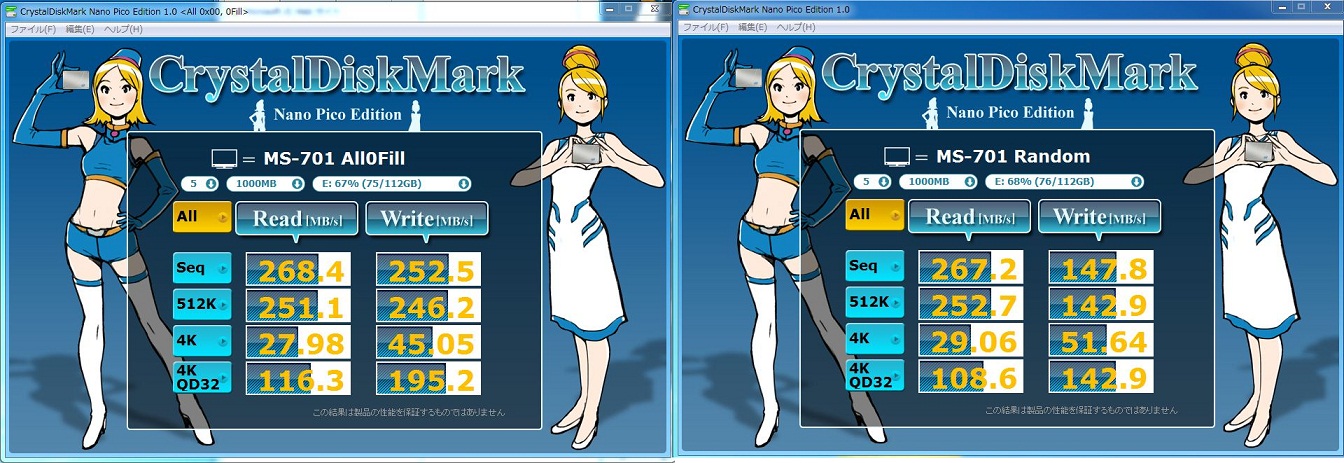Open the ファイル(F) menu in the All0Fill window
Screen dimensions: 1344x463
pyautogui.click(x=33, y=29)
